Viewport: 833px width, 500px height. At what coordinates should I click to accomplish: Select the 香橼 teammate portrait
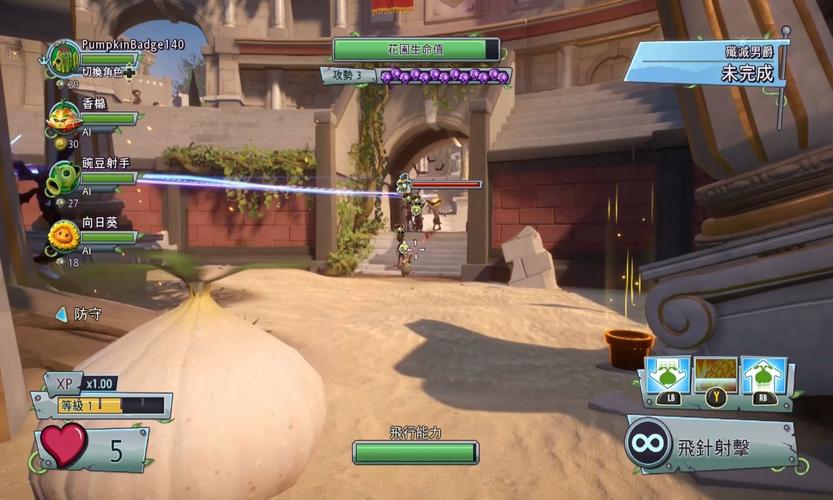64,118
